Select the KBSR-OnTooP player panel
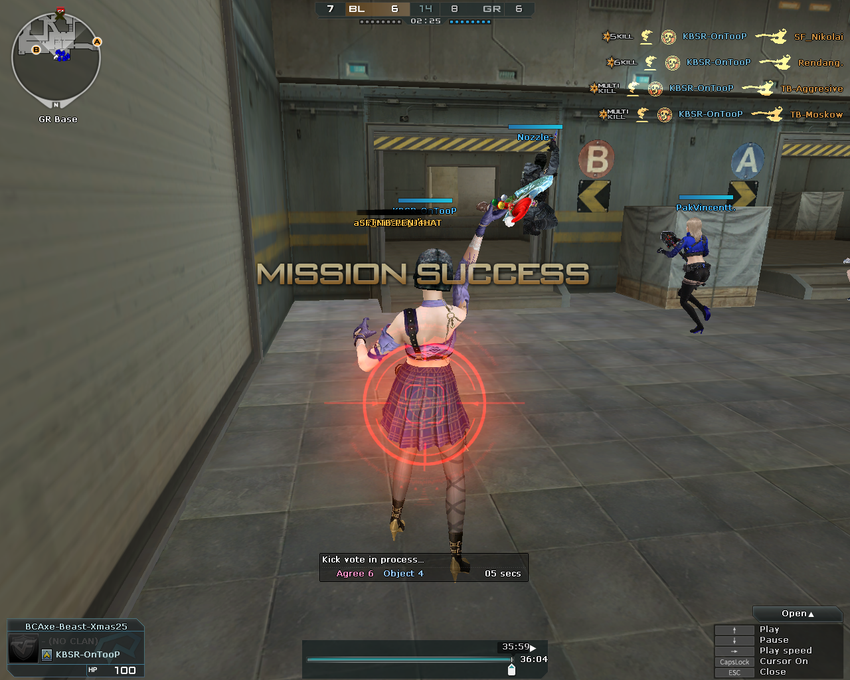The image size is (850, 680). click(x=75, y=648)
